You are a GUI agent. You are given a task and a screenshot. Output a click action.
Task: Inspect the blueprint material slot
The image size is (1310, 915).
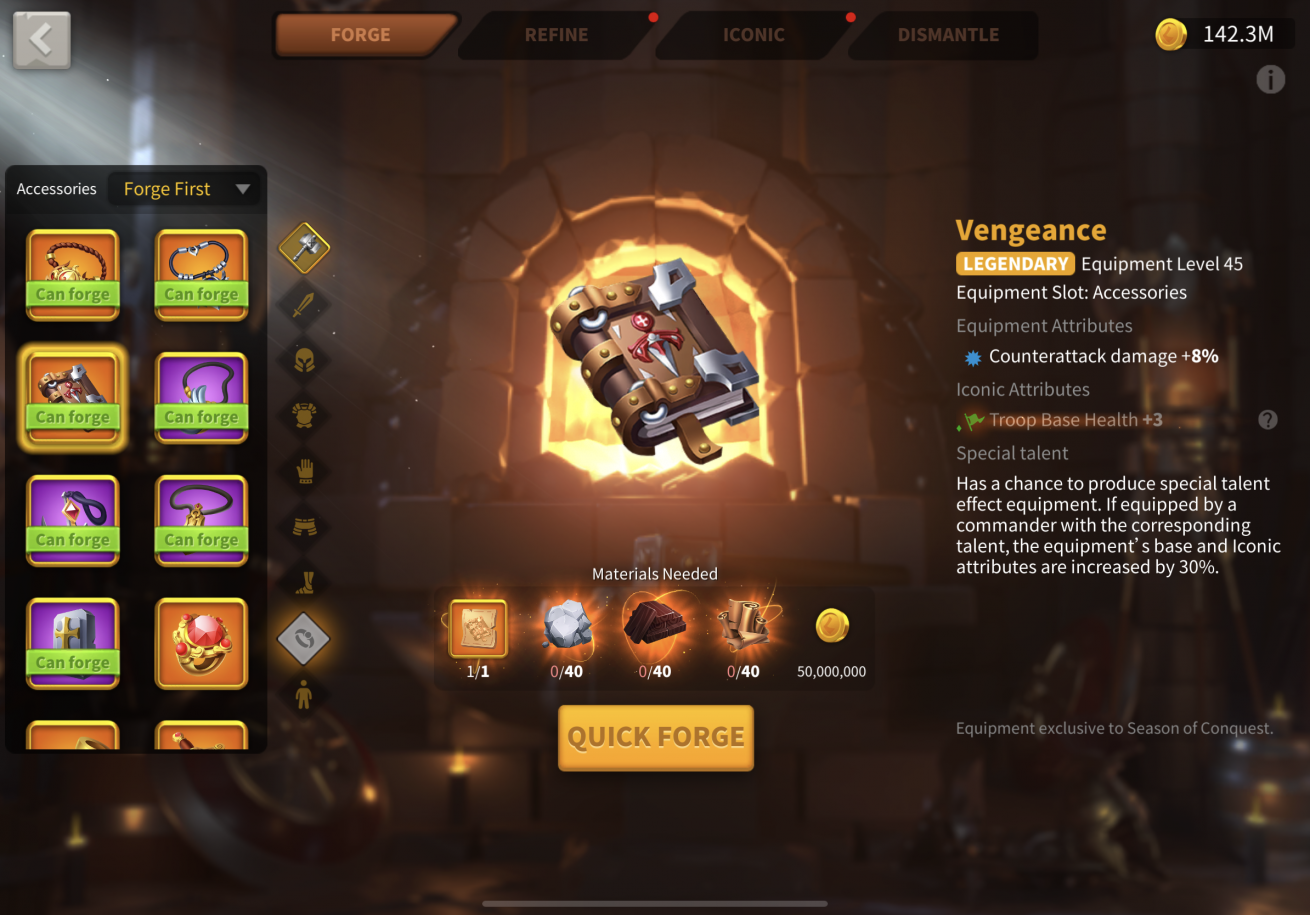pos(478,628)
